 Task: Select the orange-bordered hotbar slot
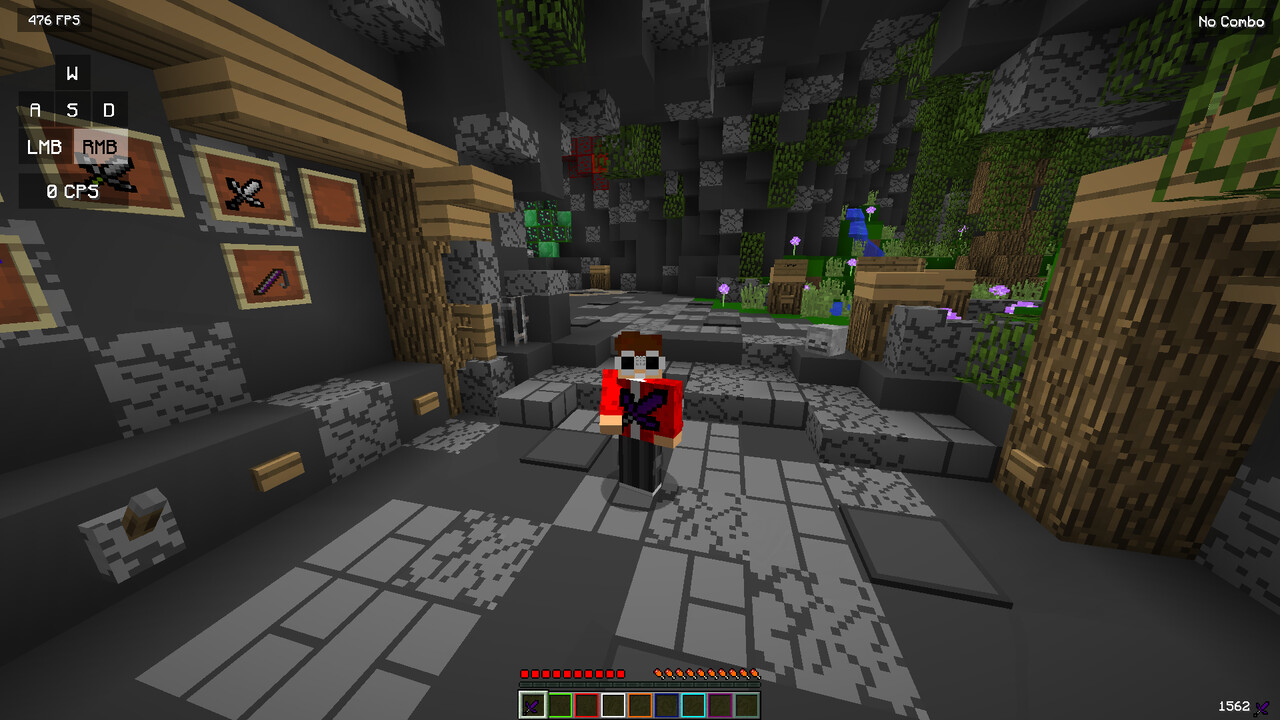[x=640, y=705]
